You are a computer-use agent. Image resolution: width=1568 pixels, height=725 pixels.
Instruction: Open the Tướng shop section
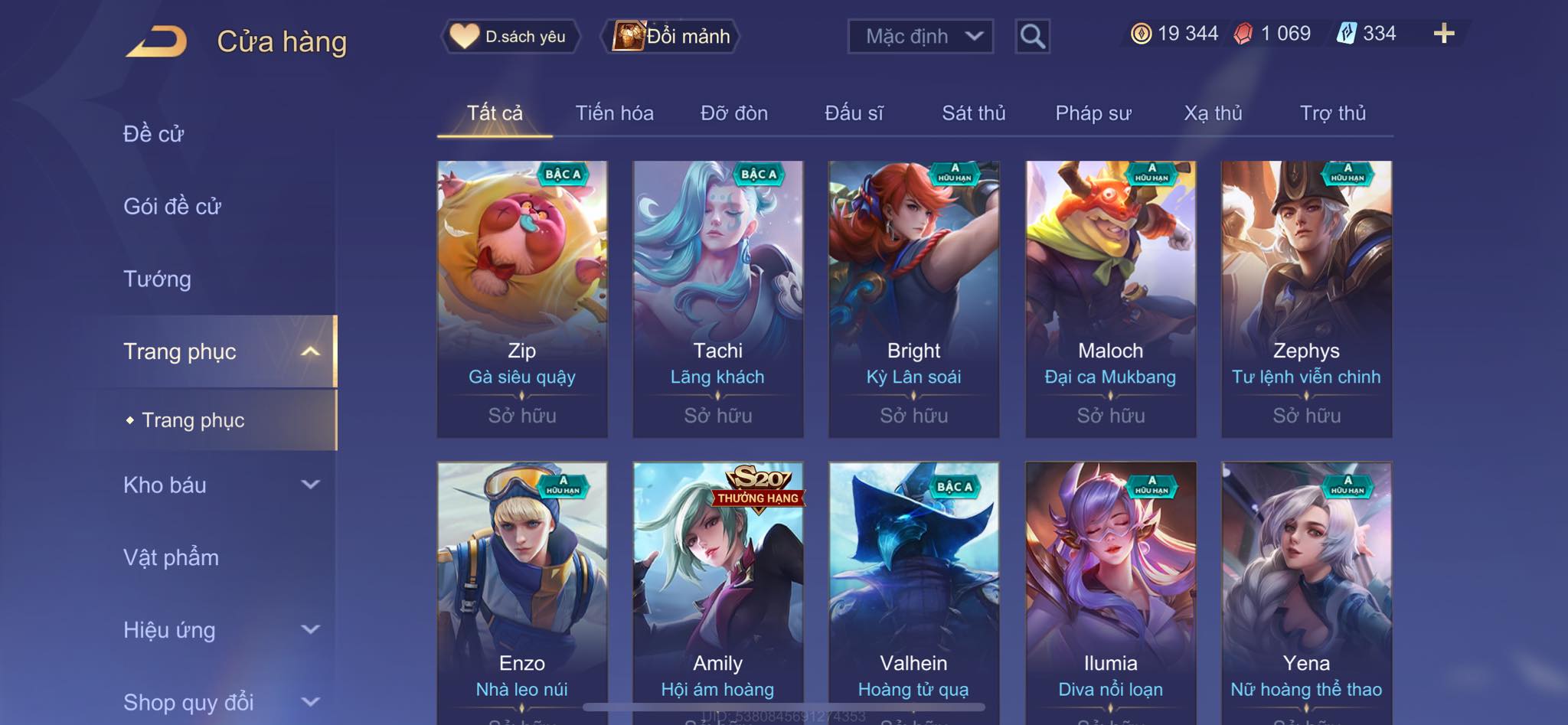click(x=157, y=279)
